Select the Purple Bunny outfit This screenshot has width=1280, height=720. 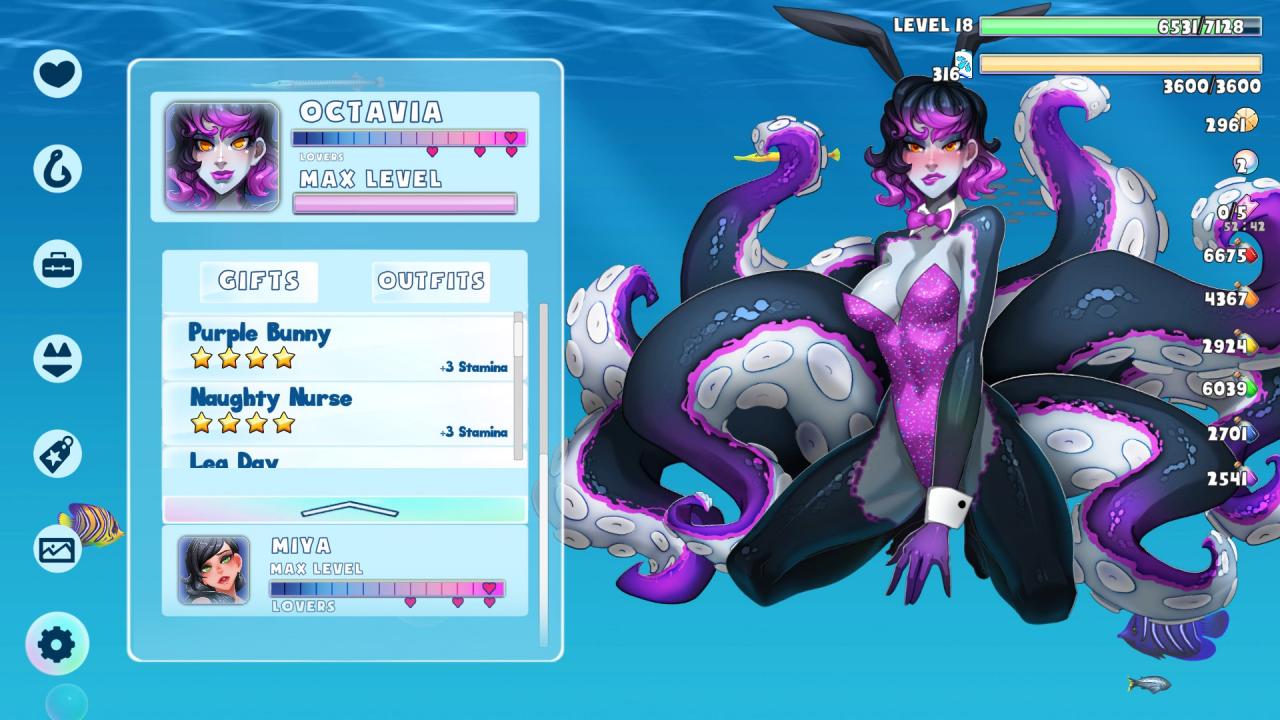click(x=340, y=347)
